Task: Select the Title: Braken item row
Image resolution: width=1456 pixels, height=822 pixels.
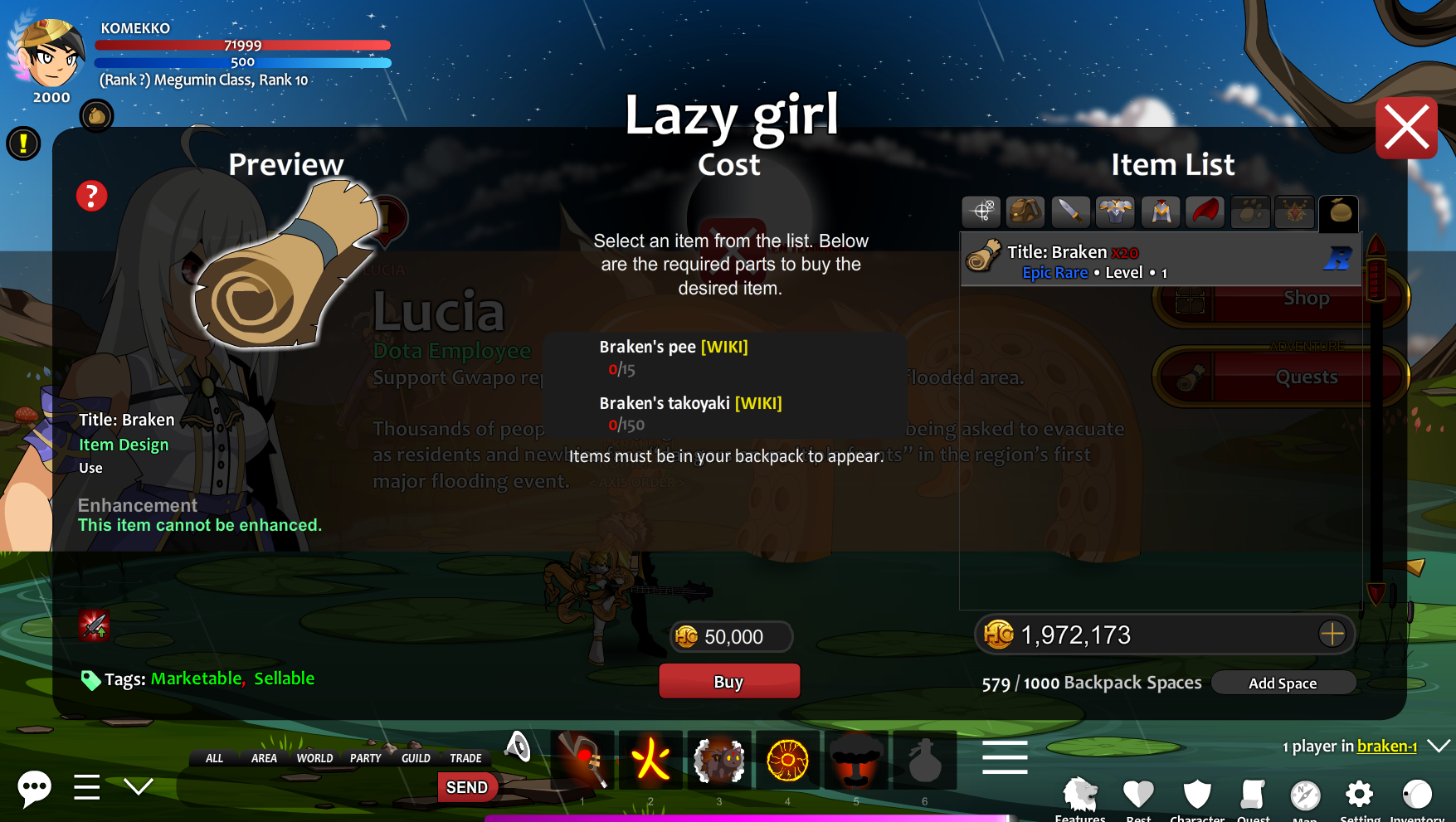Action: tap(1160, 261)
